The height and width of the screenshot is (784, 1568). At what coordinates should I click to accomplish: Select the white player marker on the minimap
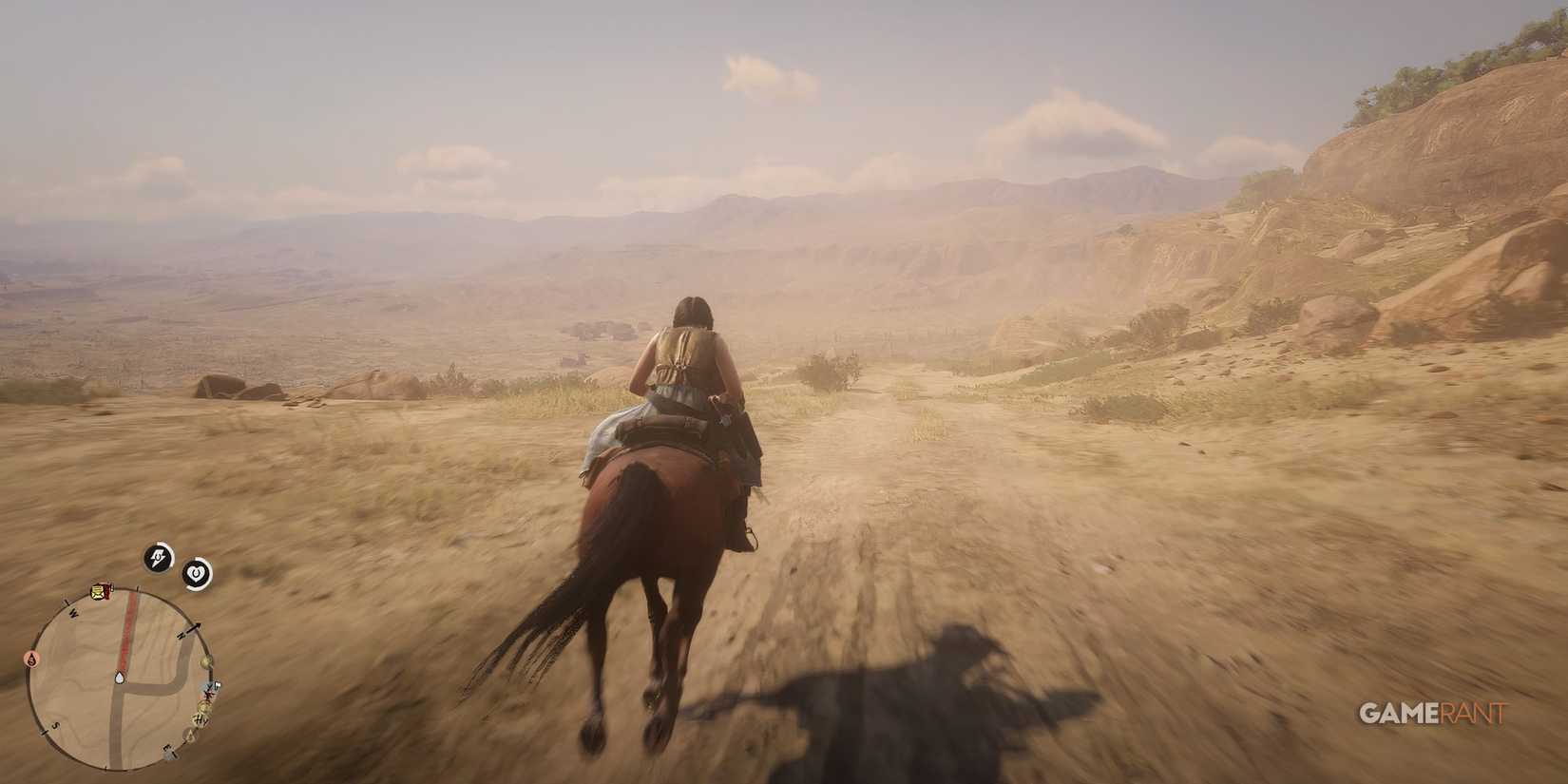pyautogui.click(x=119, y=678)
